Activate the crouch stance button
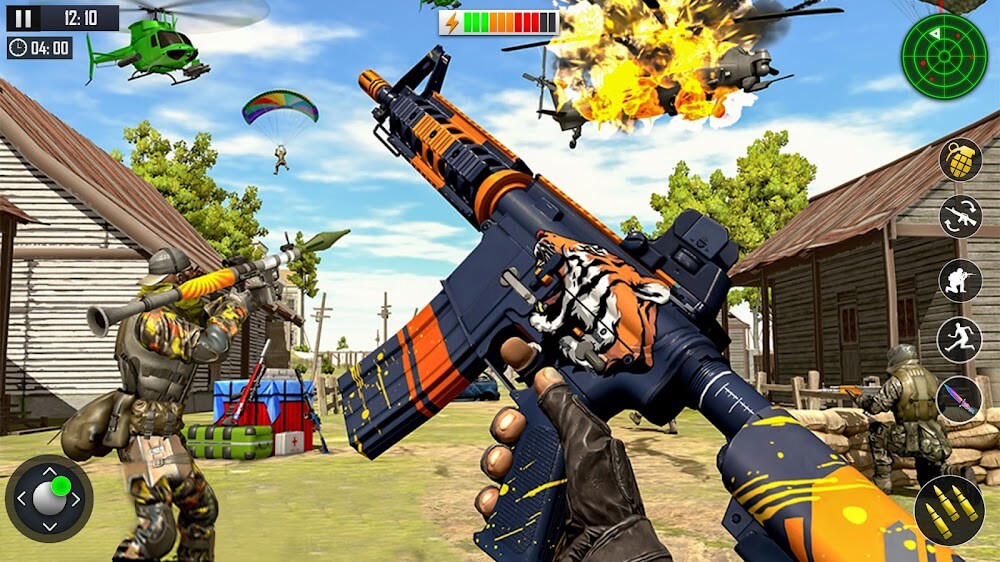This screenshot has width=1000, height=562. coord(960,280)
